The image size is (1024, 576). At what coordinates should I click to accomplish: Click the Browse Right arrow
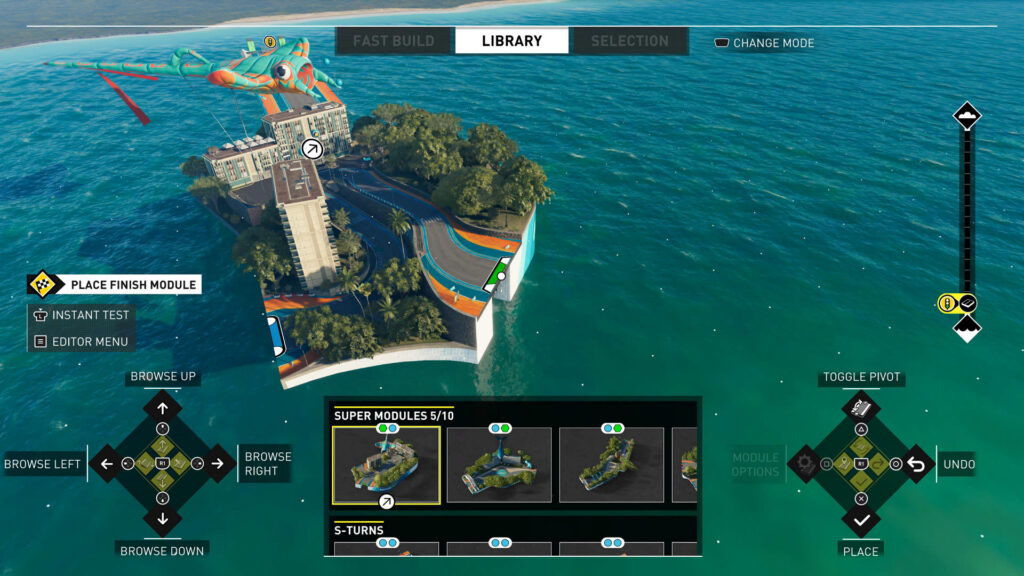[218, 463]
